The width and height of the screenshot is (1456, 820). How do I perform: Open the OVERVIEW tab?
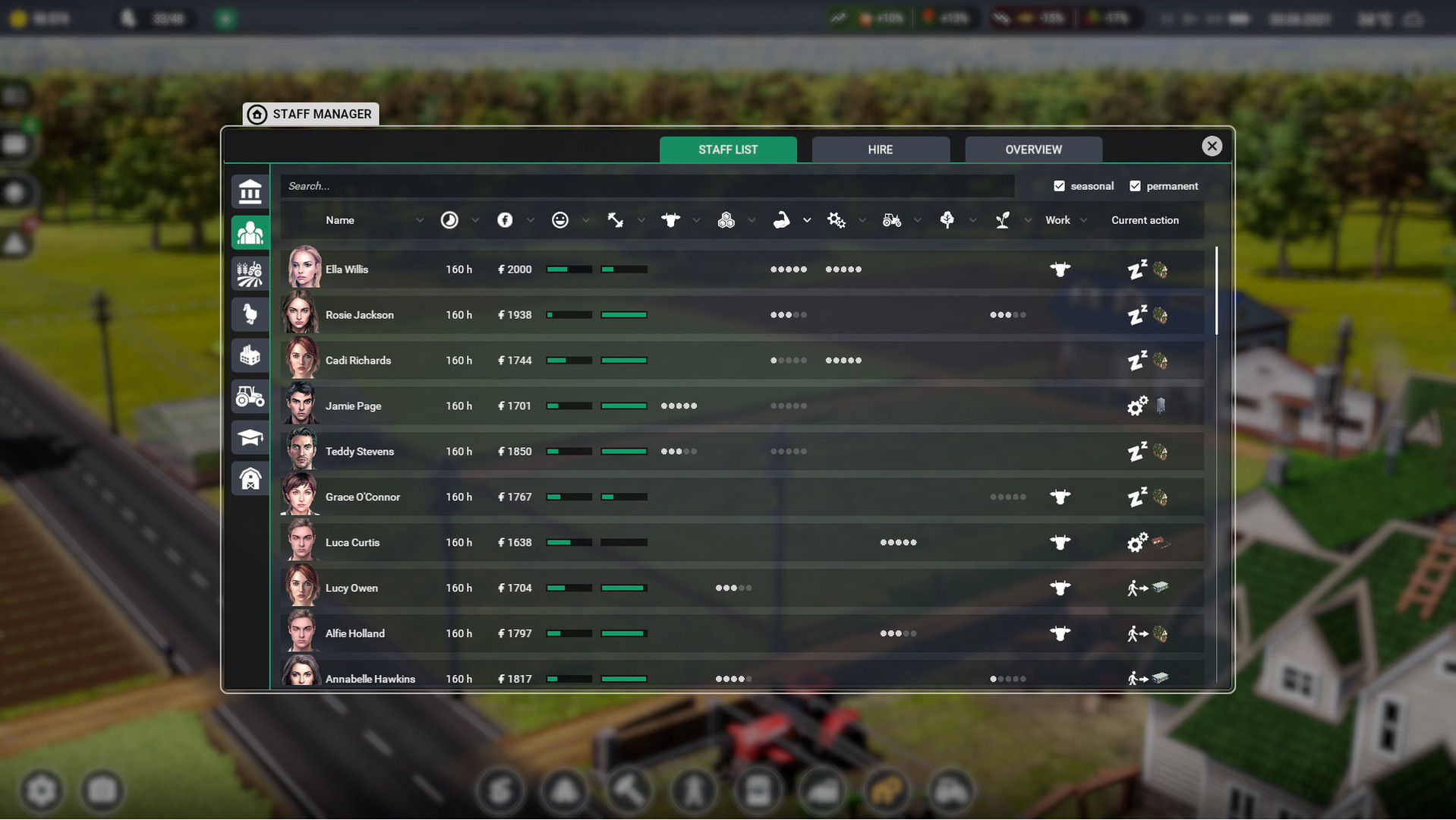click(x=1032, y=149)
